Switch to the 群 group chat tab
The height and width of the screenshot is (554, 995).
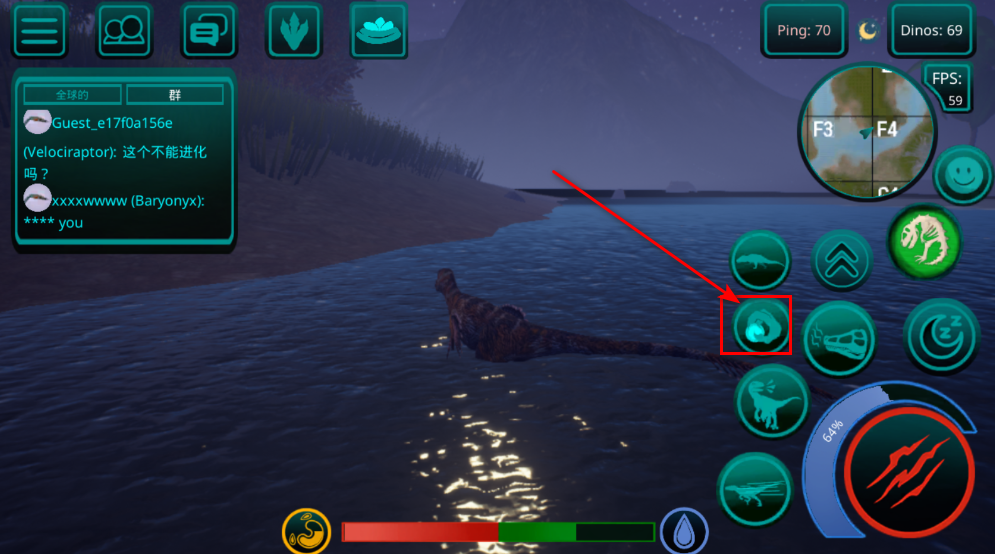175,95
